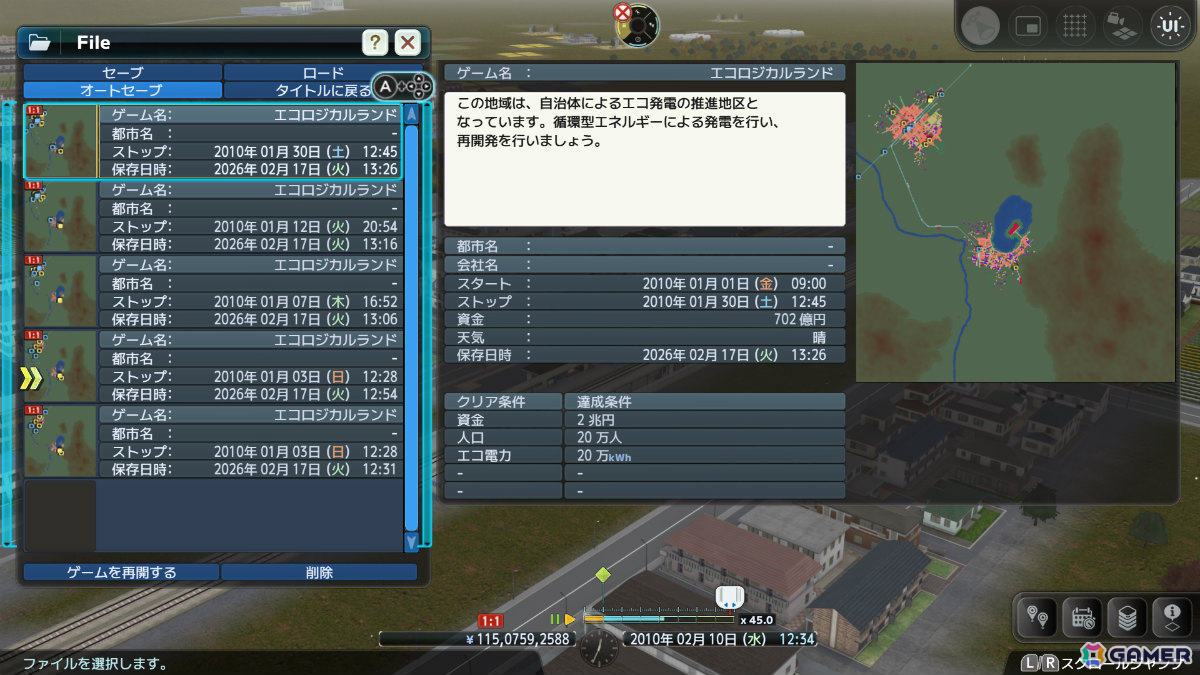Switch to the セーブ tab
This screenshot has height=675, width=1200.
click(122, 73)
